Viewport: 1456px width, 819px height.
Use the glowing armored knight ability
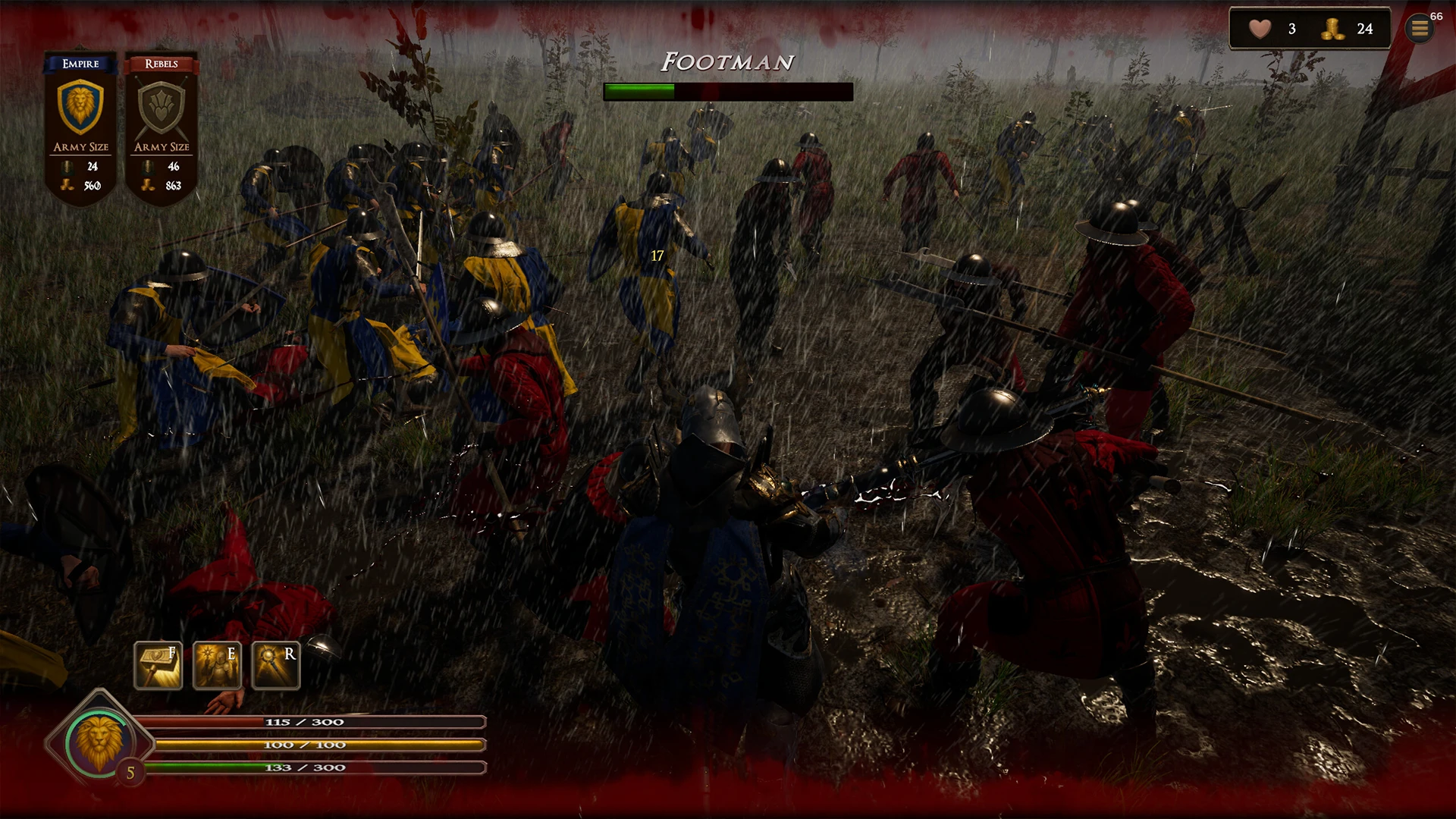pos(217,665)
